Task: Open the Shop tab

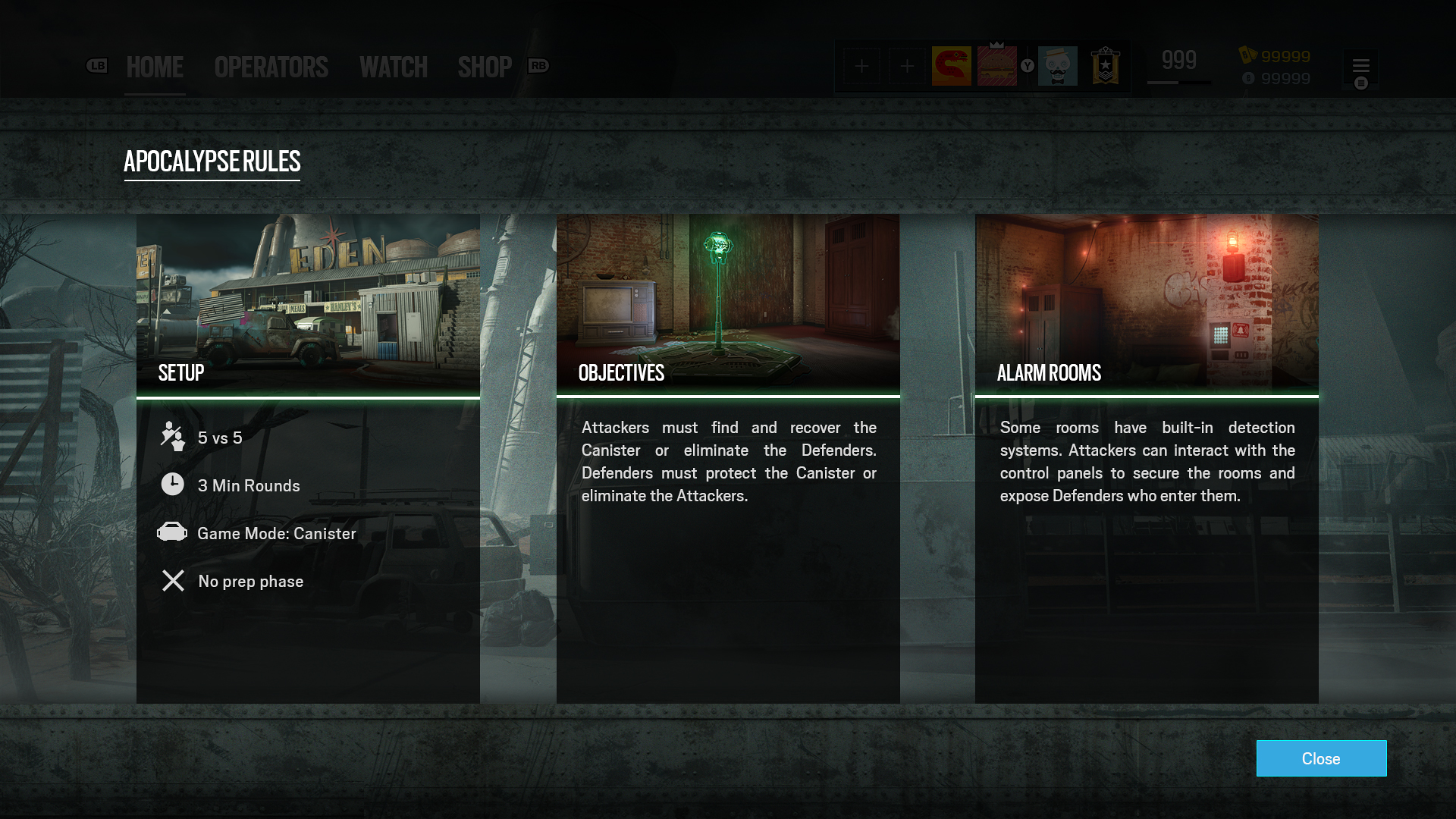Action: [x=485, y=67]
